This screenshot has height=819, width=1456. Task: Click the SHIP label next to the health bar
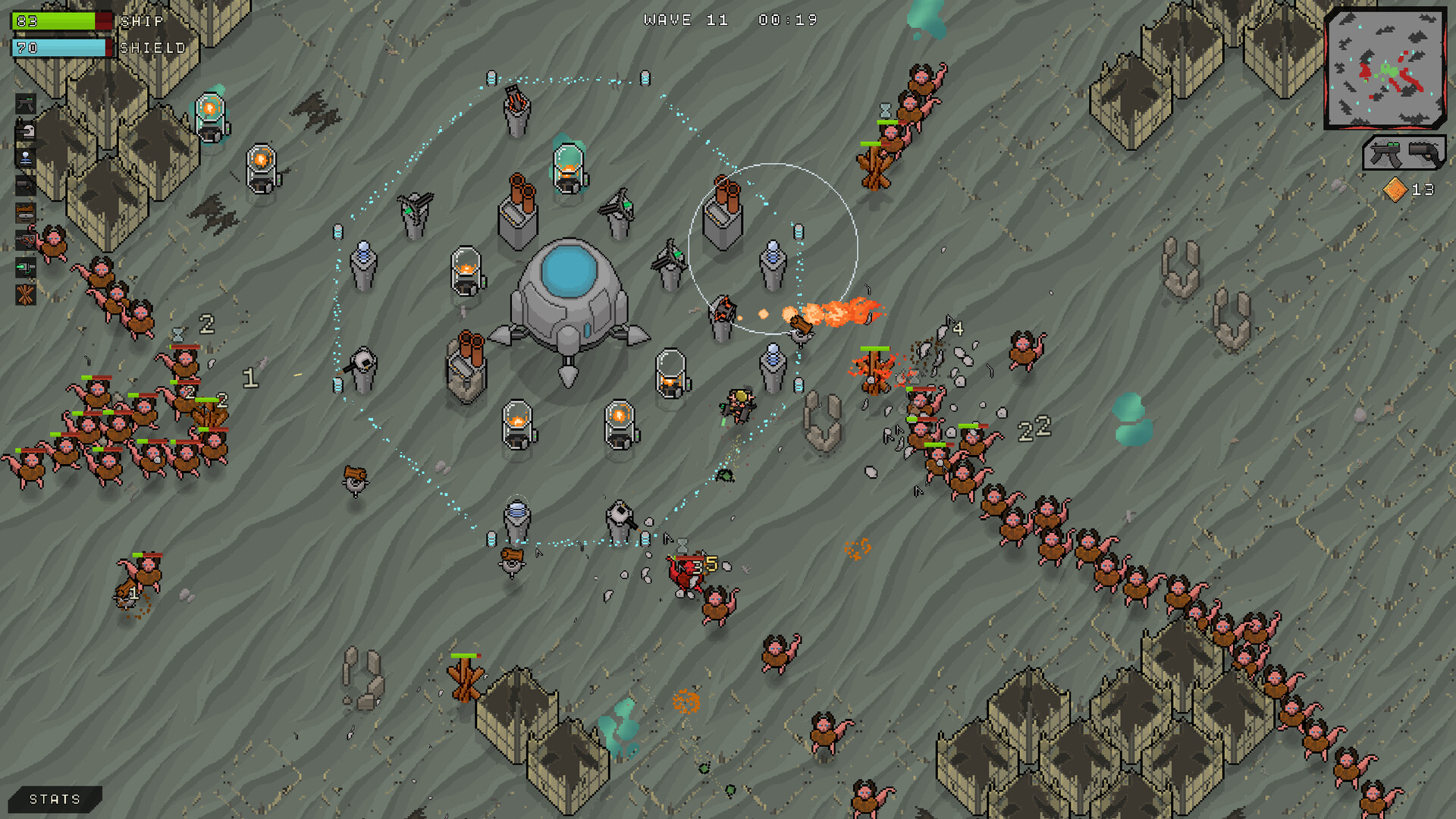(x=140, y=21)
